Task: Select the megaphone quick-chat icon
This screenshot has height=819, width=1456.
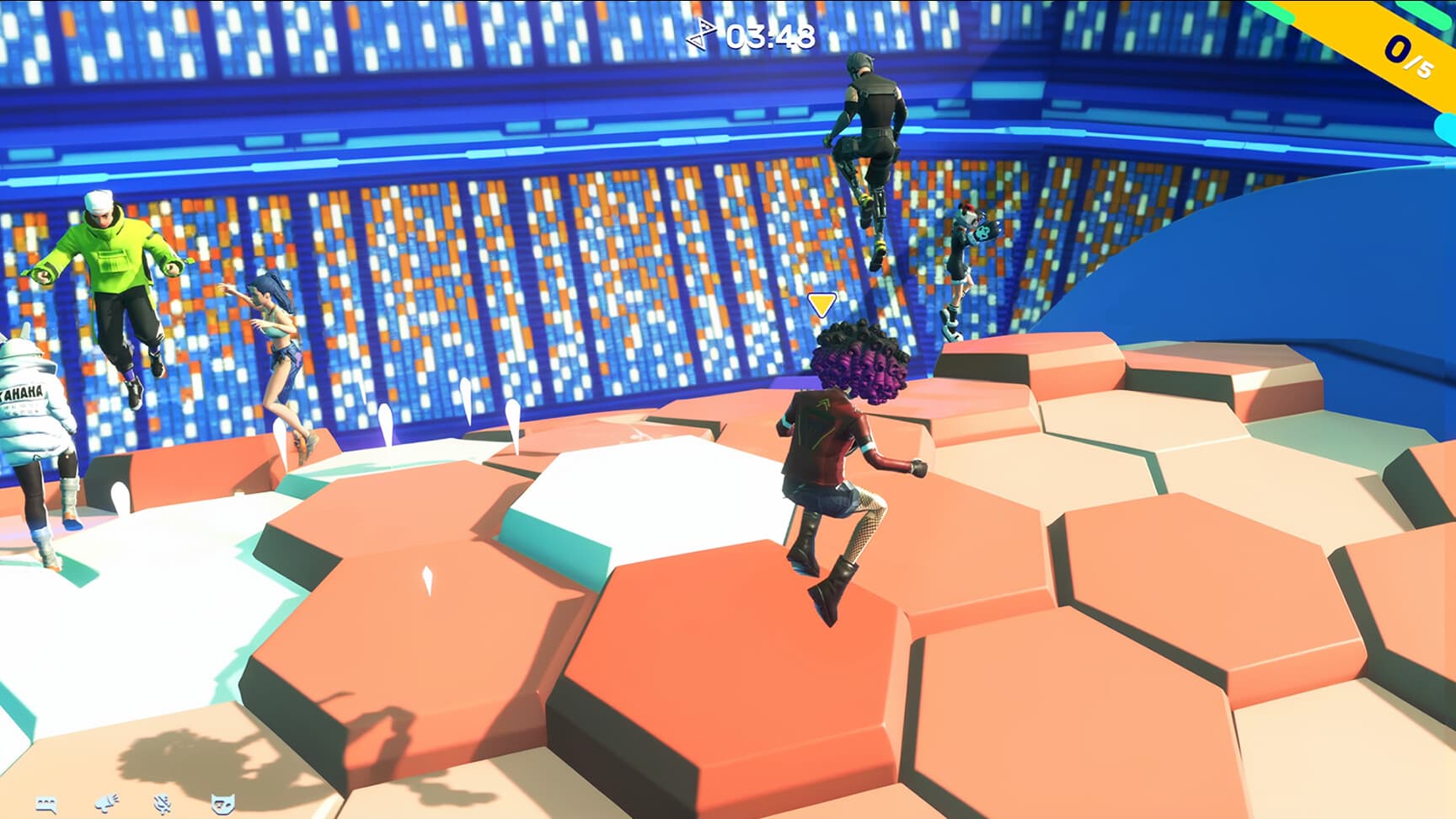Action: click(107, 803)
